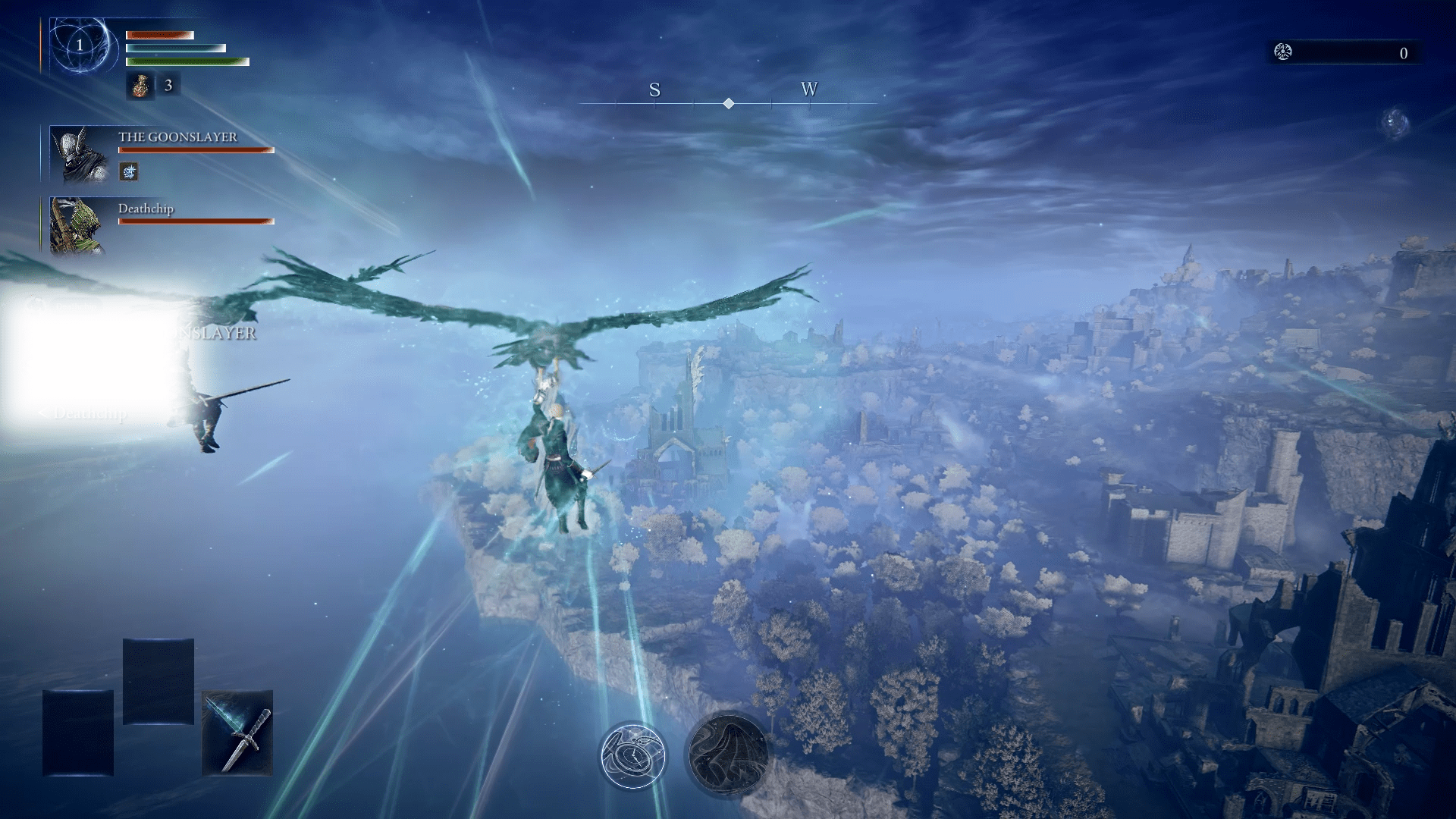
Task: Click the flask item icon
Action: click(140, 86)
